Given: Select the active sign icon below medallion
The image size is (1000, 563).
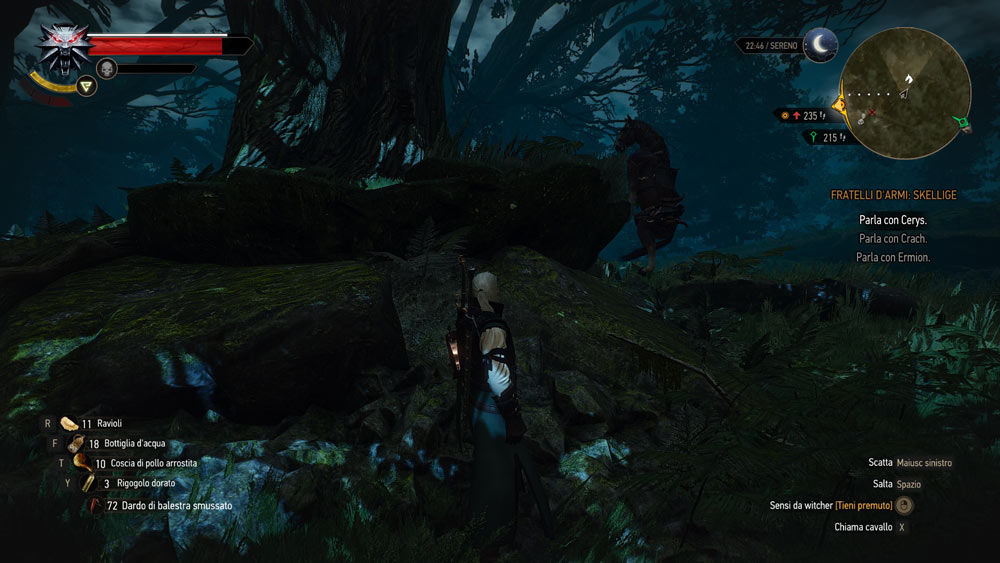Looking at the screenshot, I should pyautogui.click(x=88, y=87).
